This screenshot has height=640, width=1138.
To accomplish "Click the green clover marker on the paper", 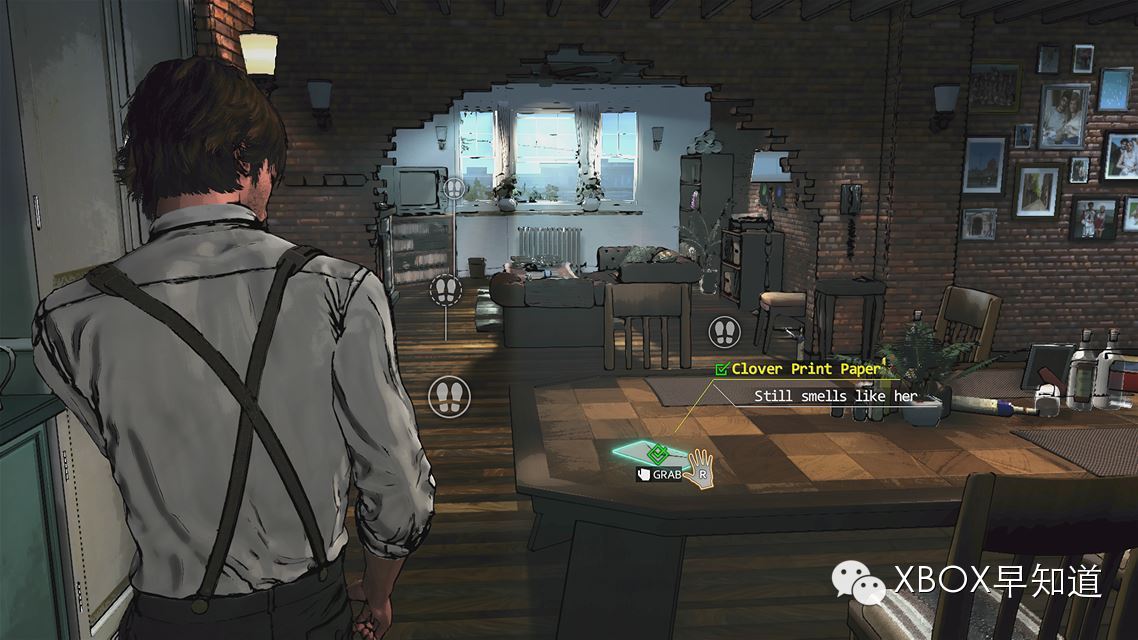I will (657, 453).
